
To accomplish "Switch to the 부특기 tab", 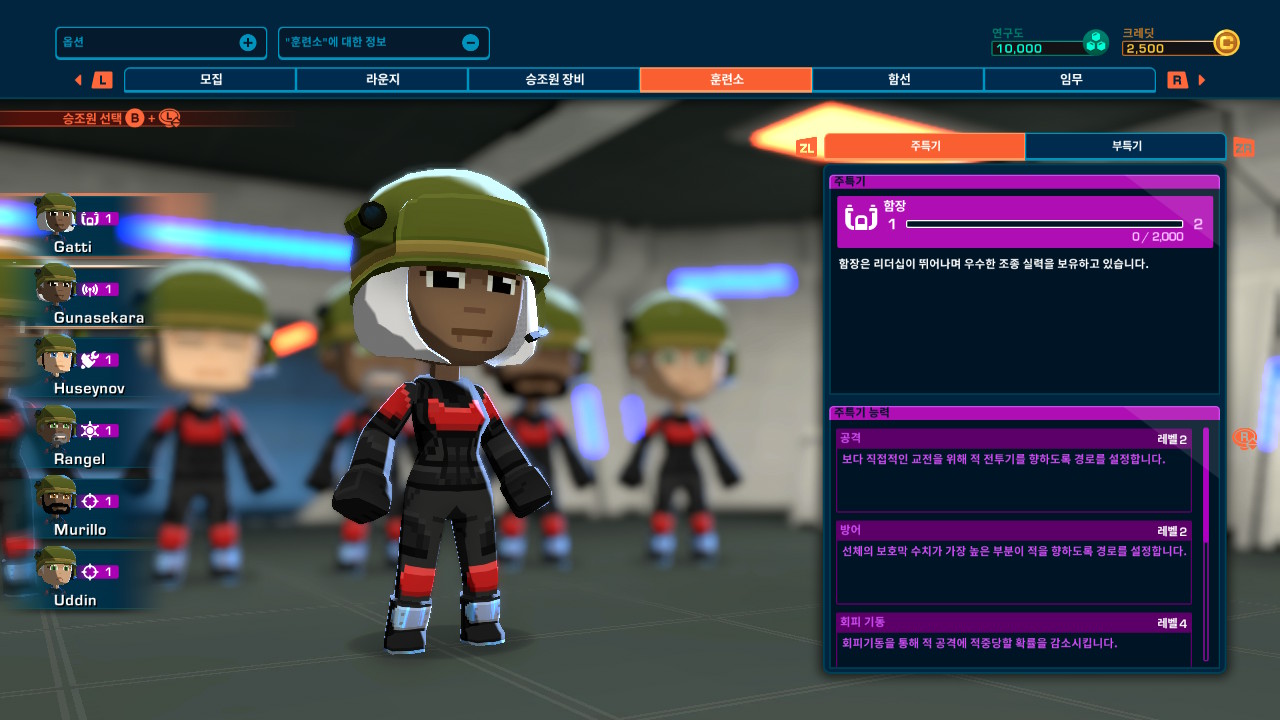I will coord(1126,146).
